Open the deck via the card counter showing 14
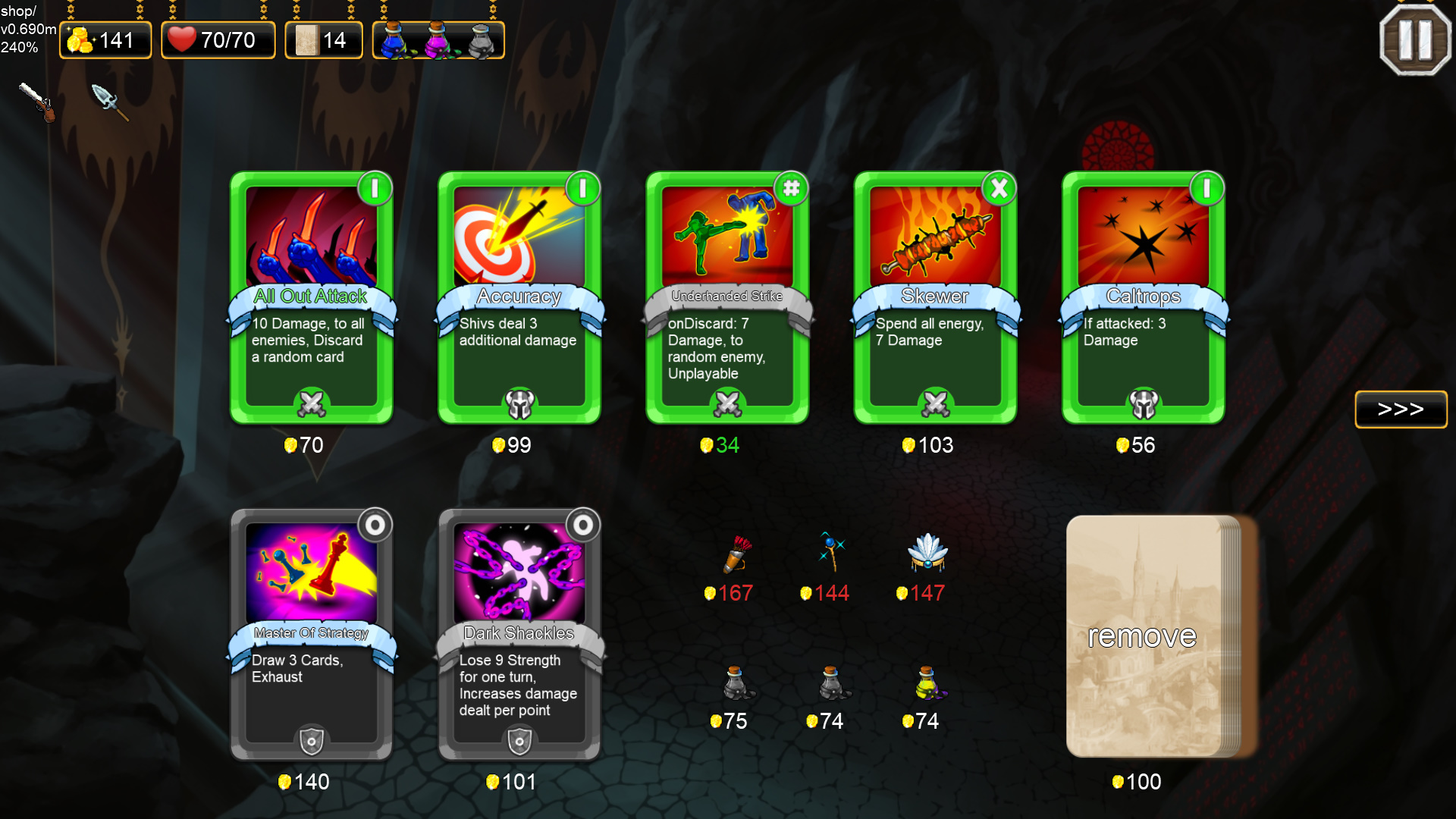Viewport: 1456px width, 819px height. (324, 39)
